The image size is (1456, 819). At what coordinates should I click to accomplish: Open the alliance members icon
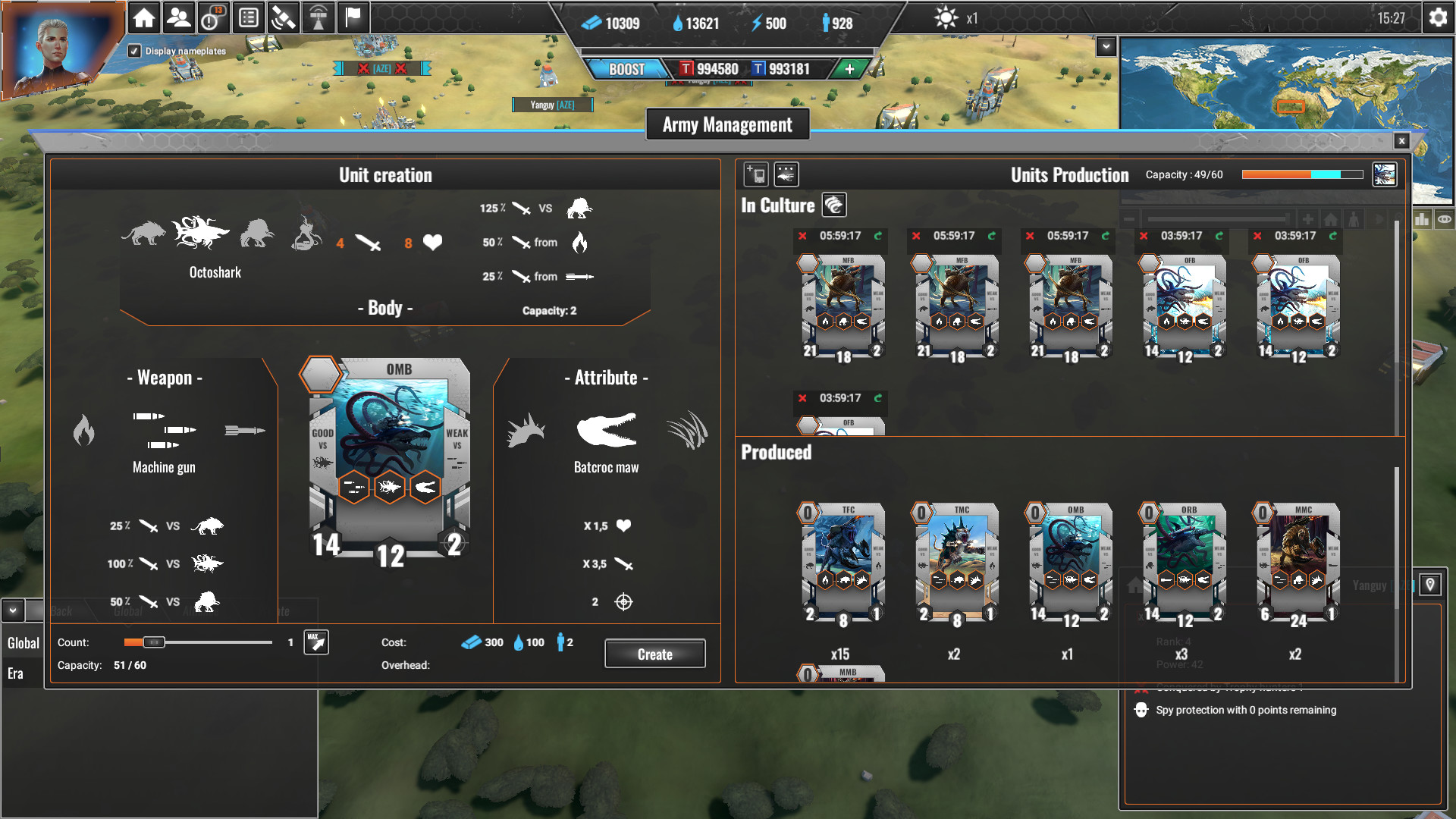coord(178,17)
